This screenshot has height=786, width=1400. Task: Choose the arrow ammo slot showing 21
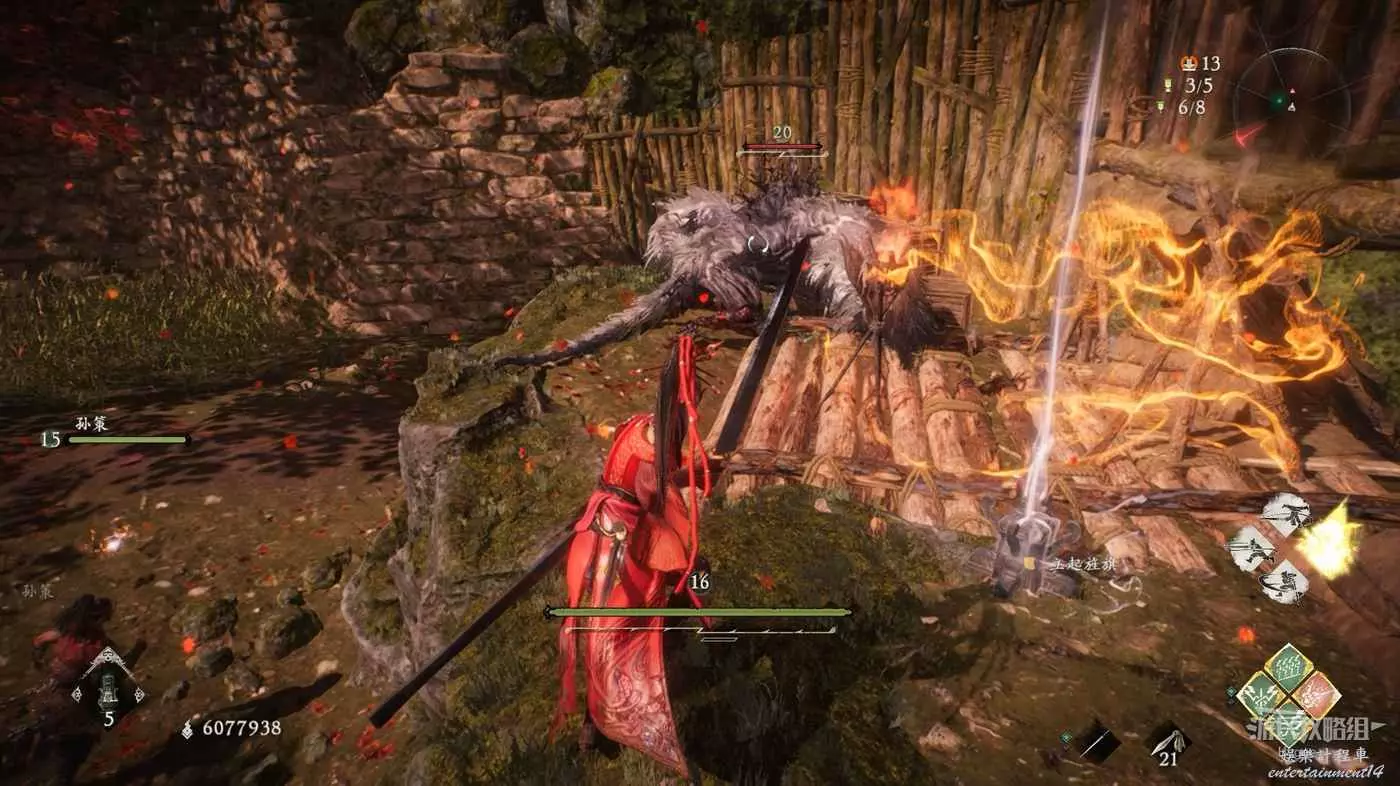pyautogui.click(x=1167, y=740)
